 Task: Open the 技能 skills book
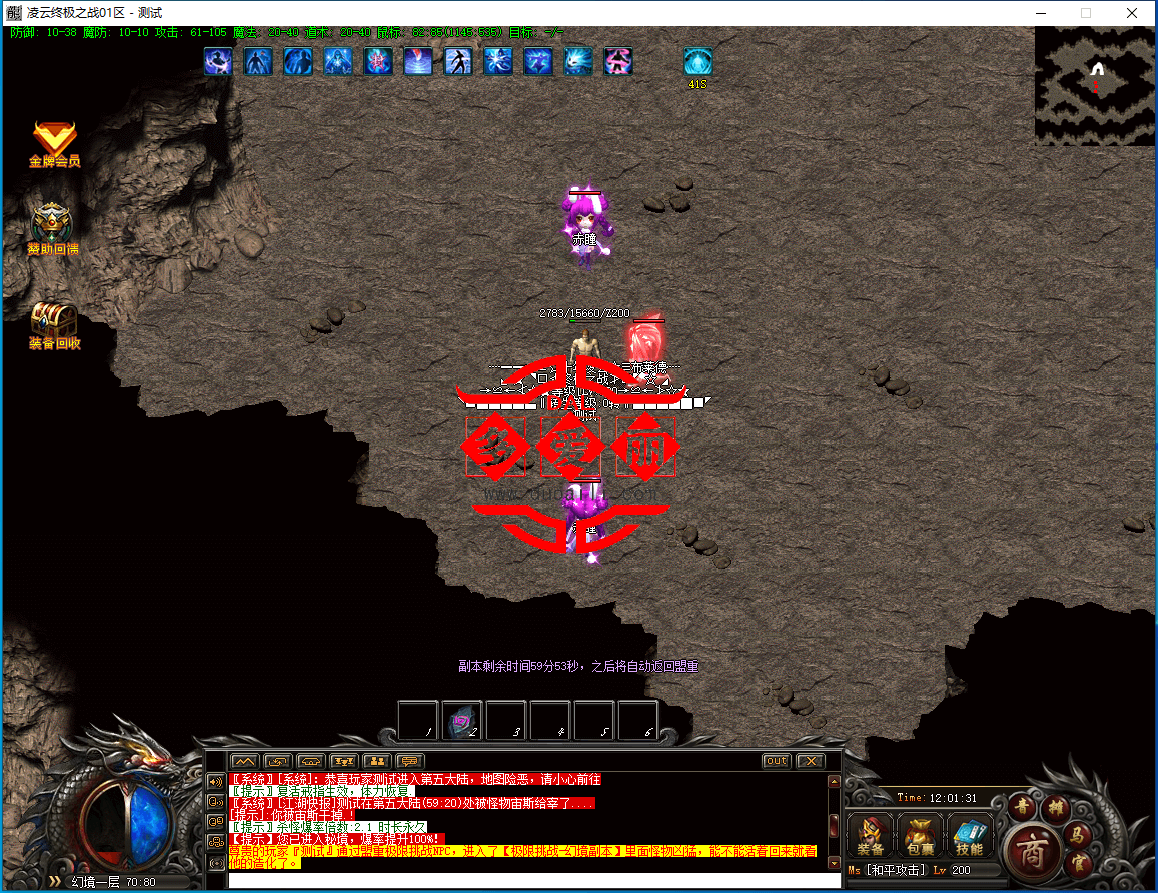pyautogui.click(x=969, y=834)
